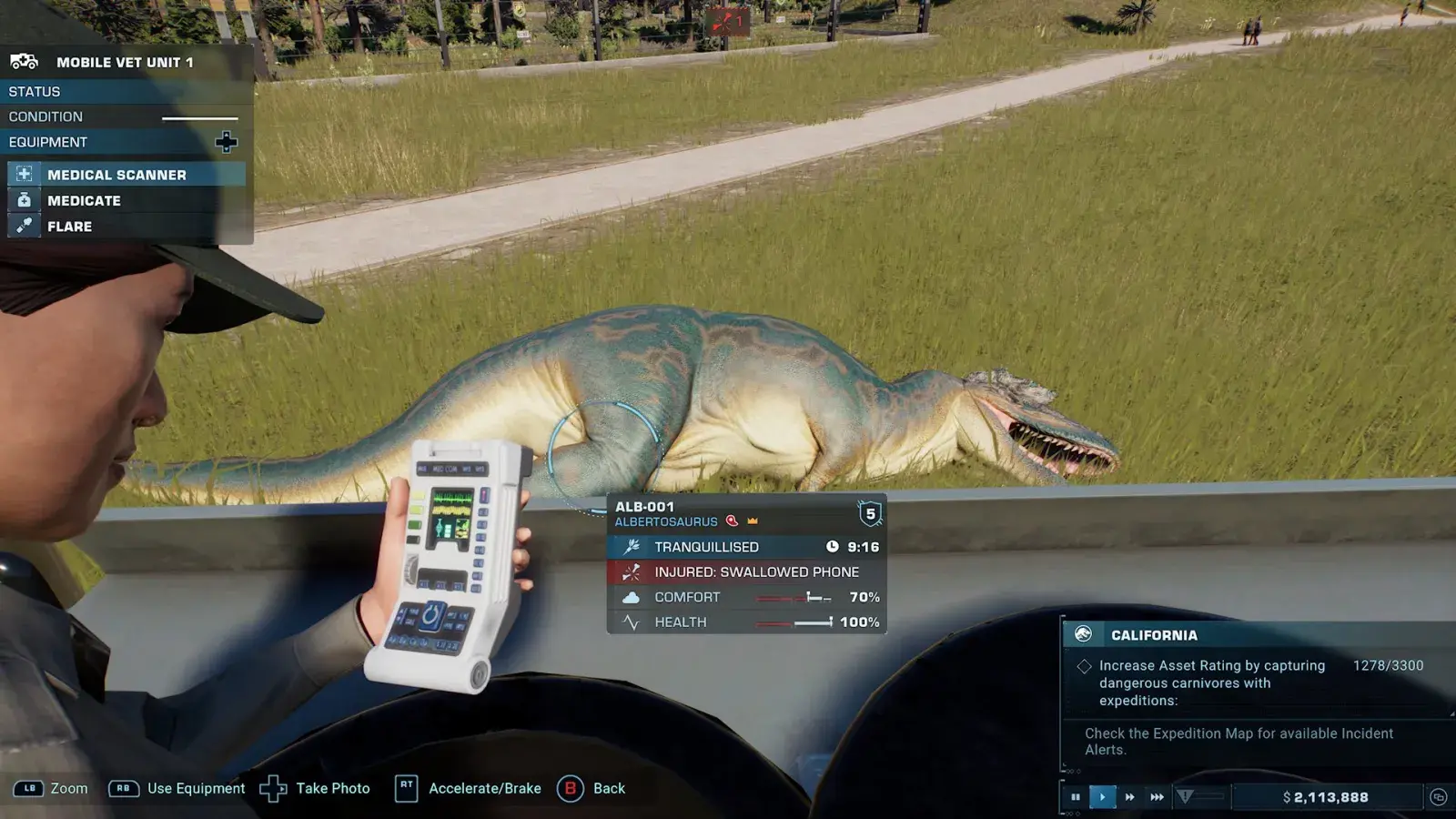Click the round icon right of the money
The height and width of the screenshot is (819, 1456).
[1438, 797]
